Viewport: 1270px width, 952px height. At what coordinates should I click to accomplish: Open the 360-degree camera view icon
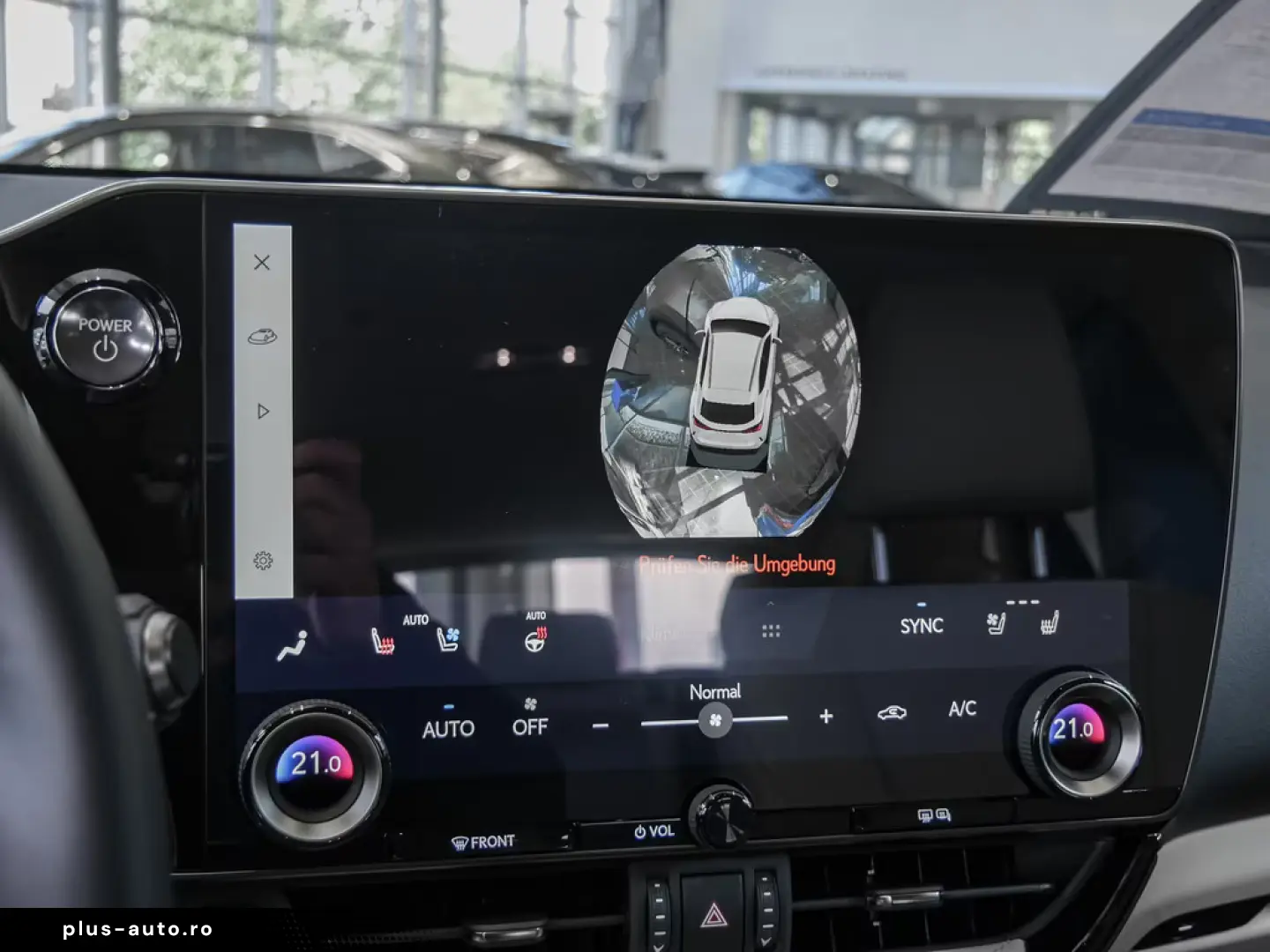(262, 337)
